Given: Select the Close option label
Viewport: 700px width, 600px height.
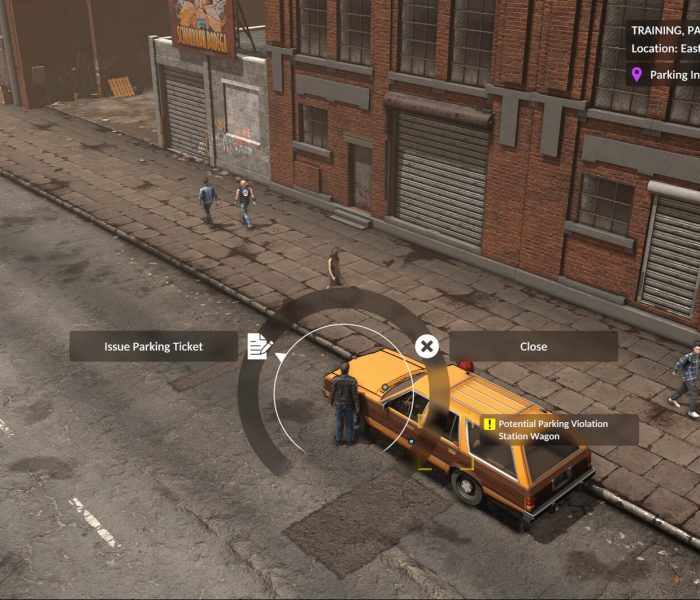Looking at the screenshot, I should (x=533, y=347).
